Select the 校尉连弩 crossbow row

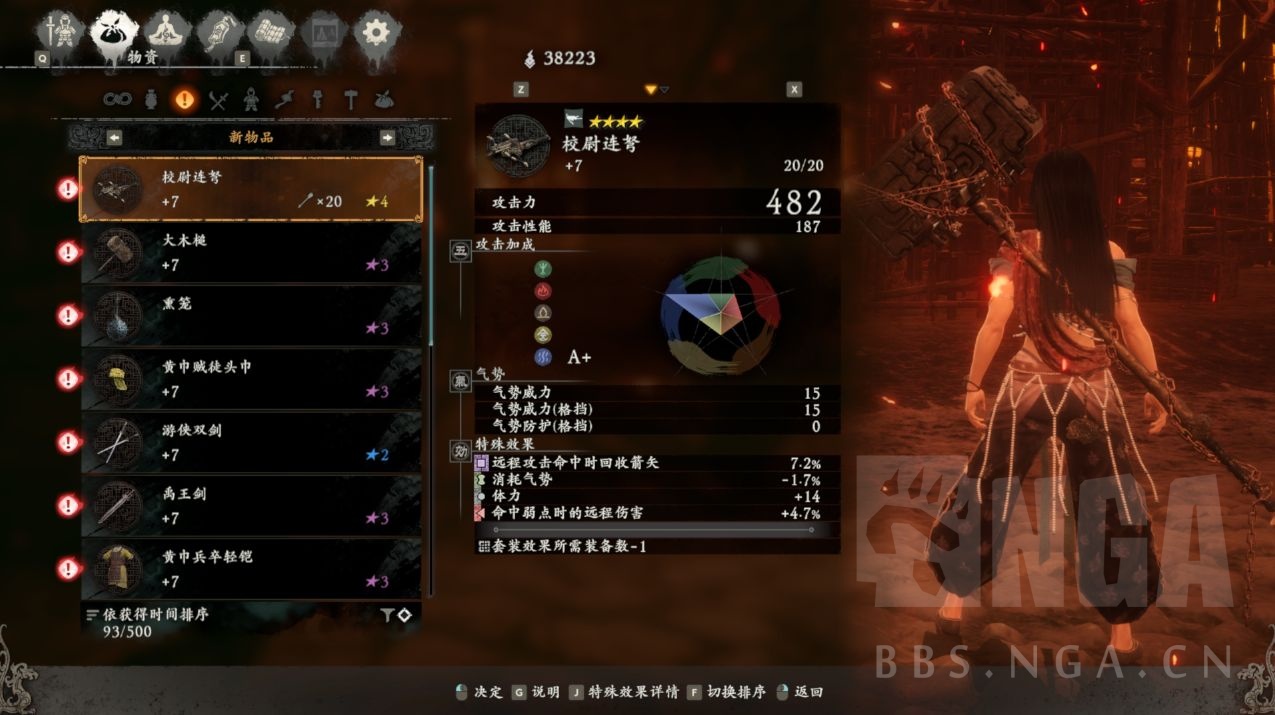click(250, 189)
